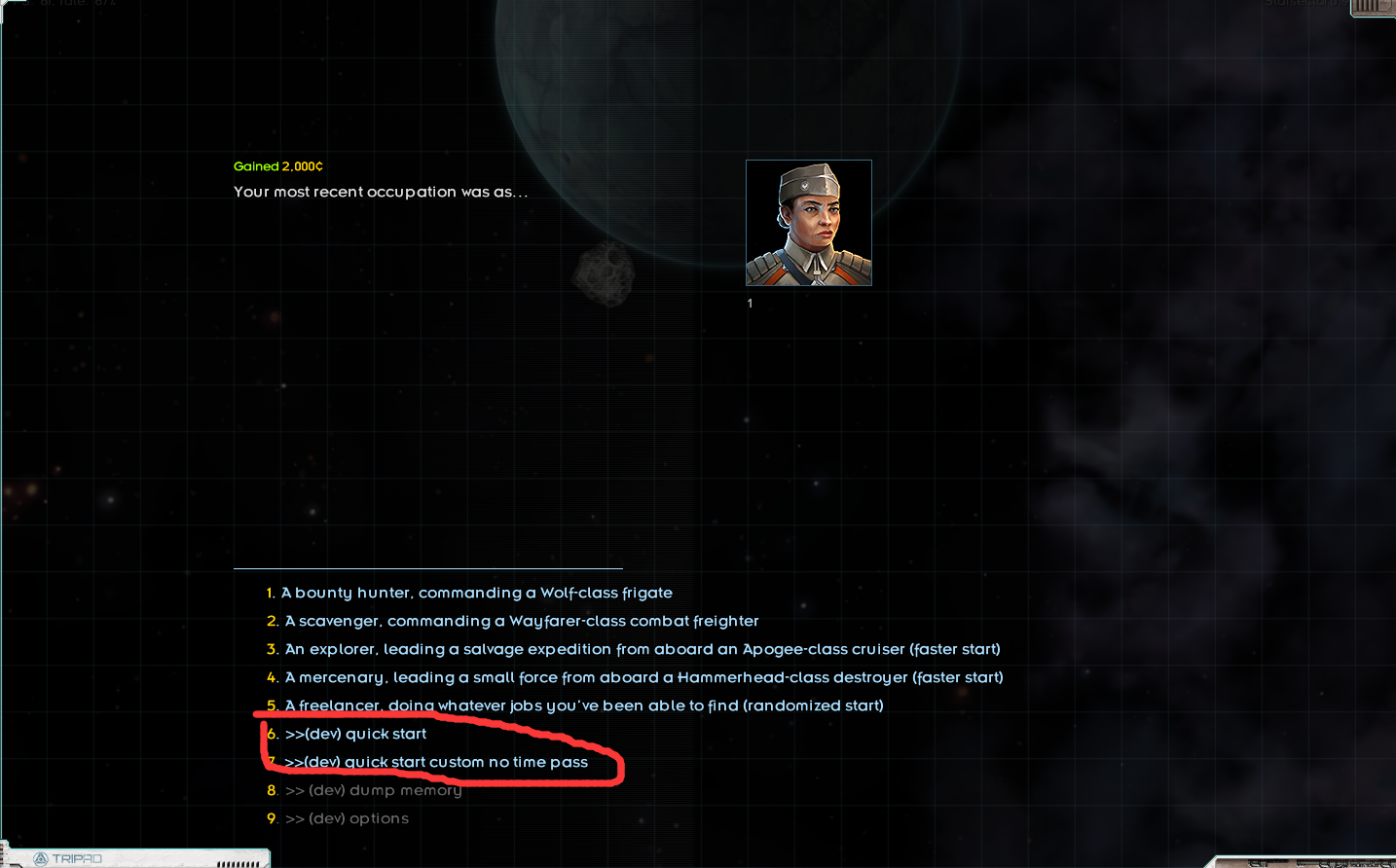1396x868 pixels.
Task: Click the TRIPAD panel at bottom-left
Action: click(x=136, y=857)
